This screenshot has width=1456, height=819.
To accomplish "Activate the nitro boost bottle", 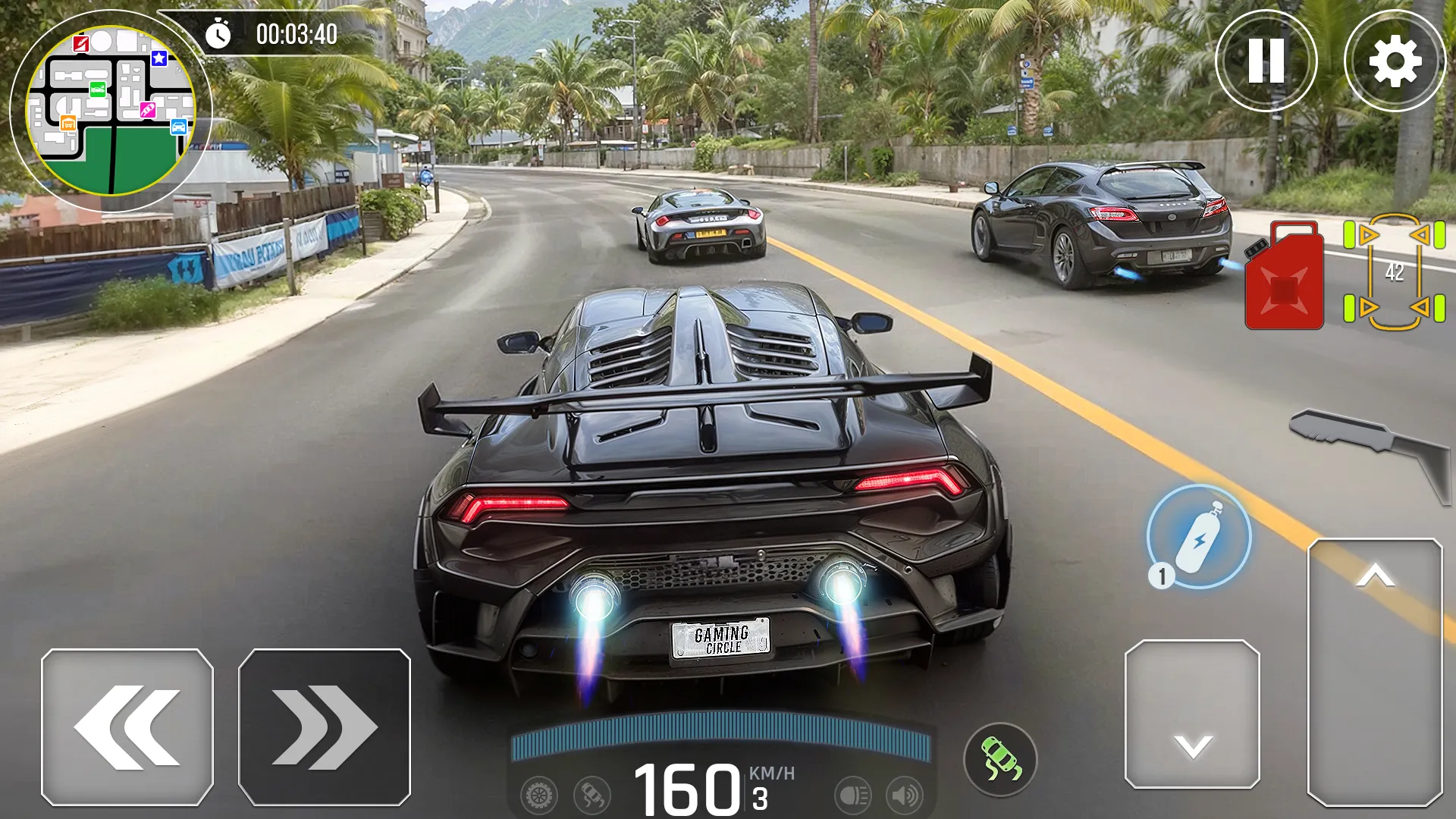I will point(1199,537).
